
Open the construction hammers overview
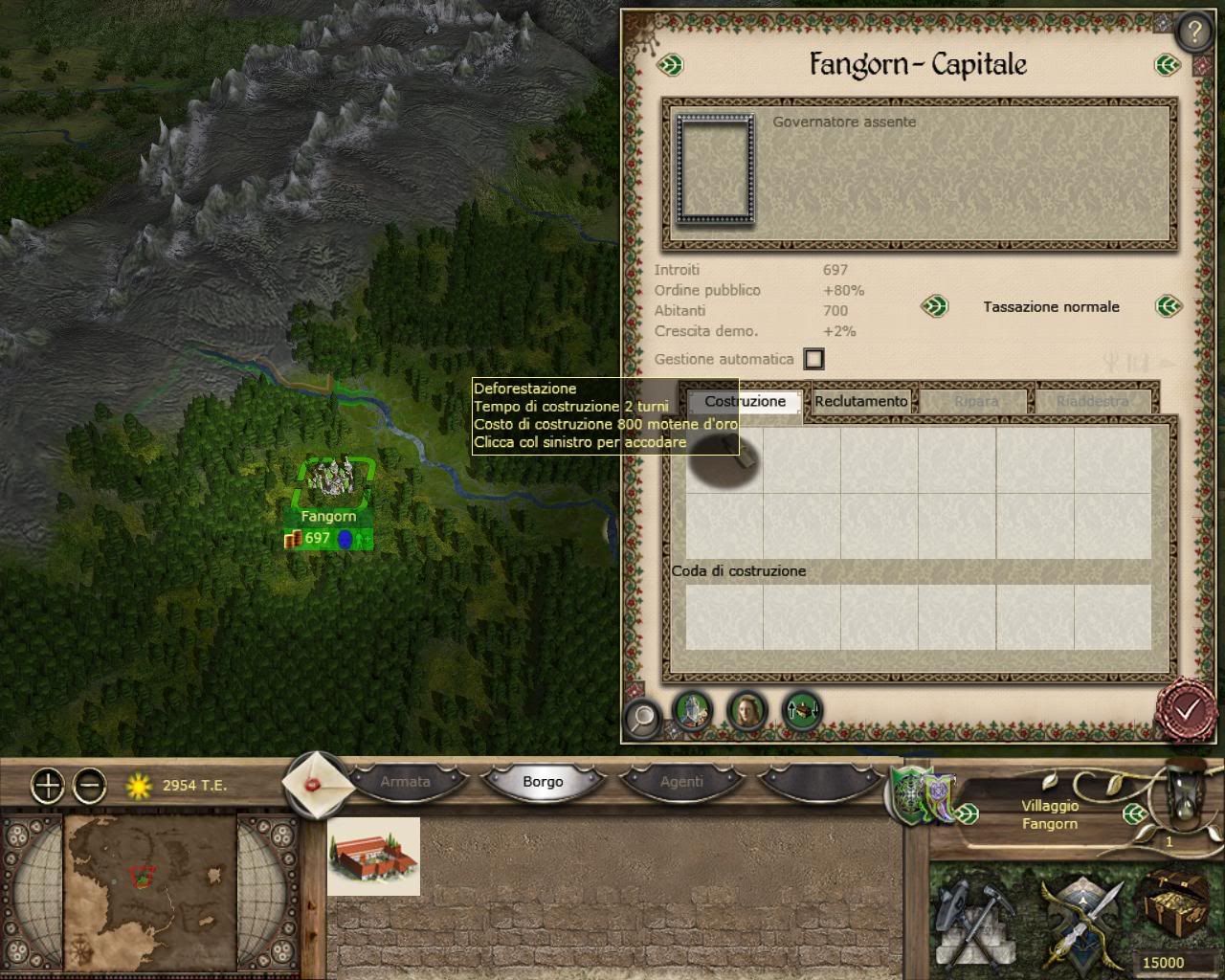point(973,919)
